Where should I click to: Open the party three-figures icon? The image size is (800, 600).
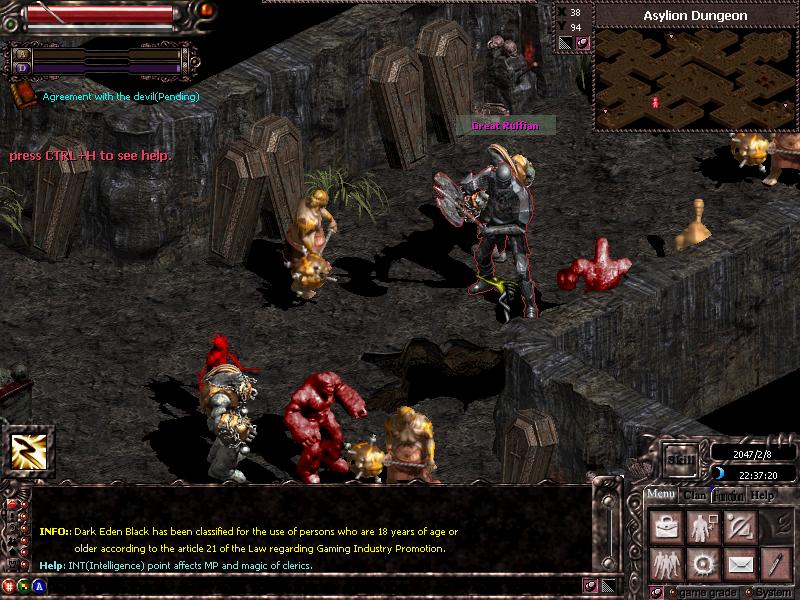coord(664,564)
